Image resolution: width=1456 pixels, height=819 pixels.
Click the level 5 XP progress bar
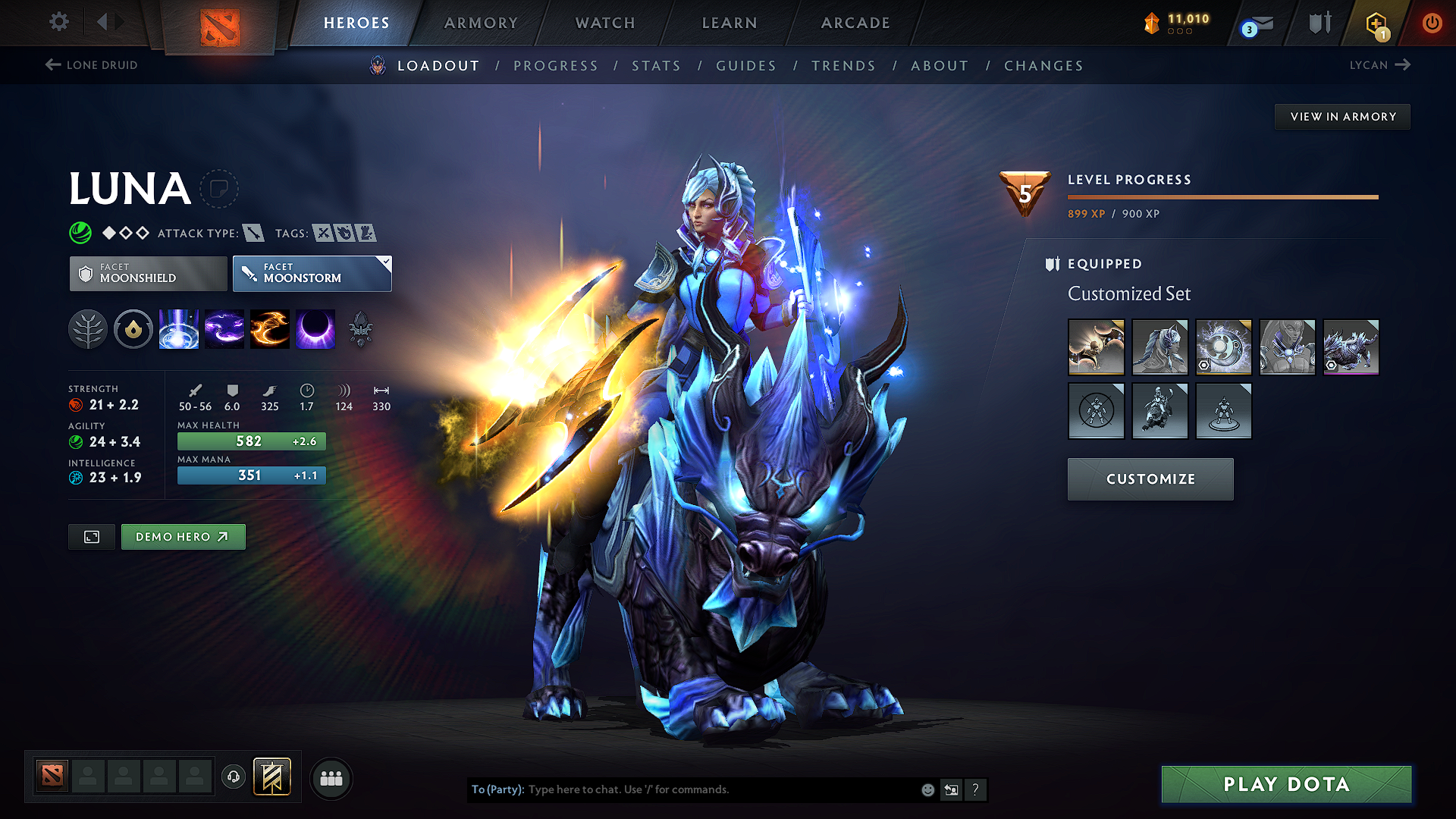point(1222,196)
